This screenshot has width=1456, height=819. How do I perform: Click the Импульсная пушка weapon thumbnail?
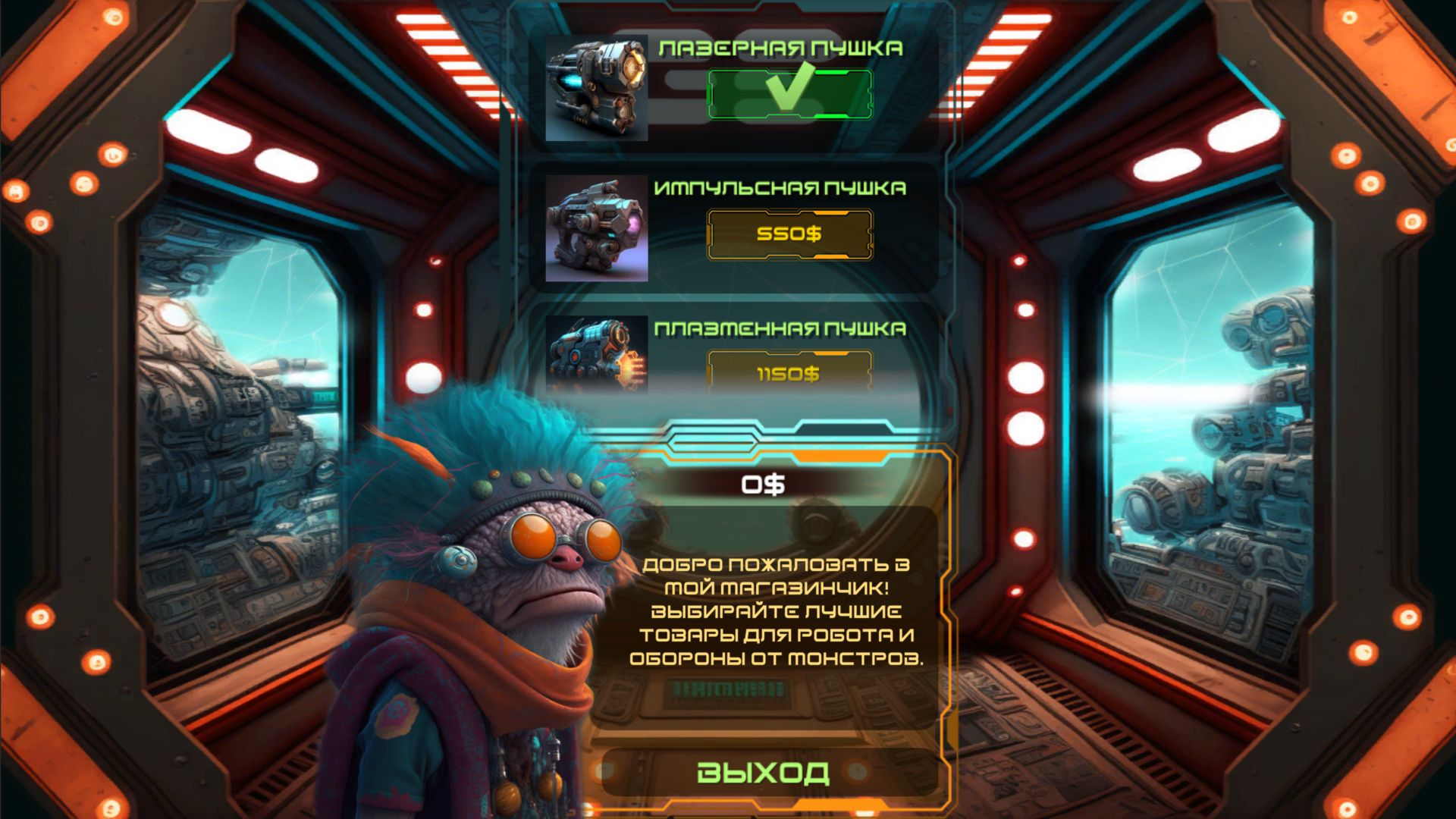tap(595, 227)
